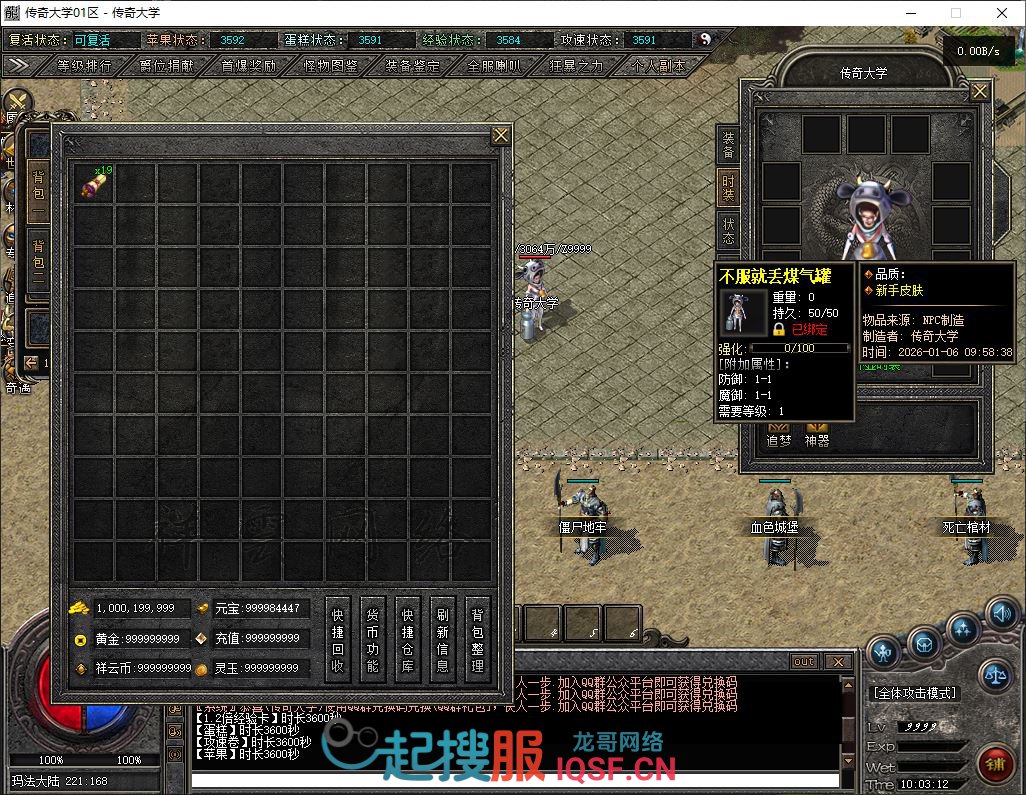Close the backpack inventory window

(501, 135)
